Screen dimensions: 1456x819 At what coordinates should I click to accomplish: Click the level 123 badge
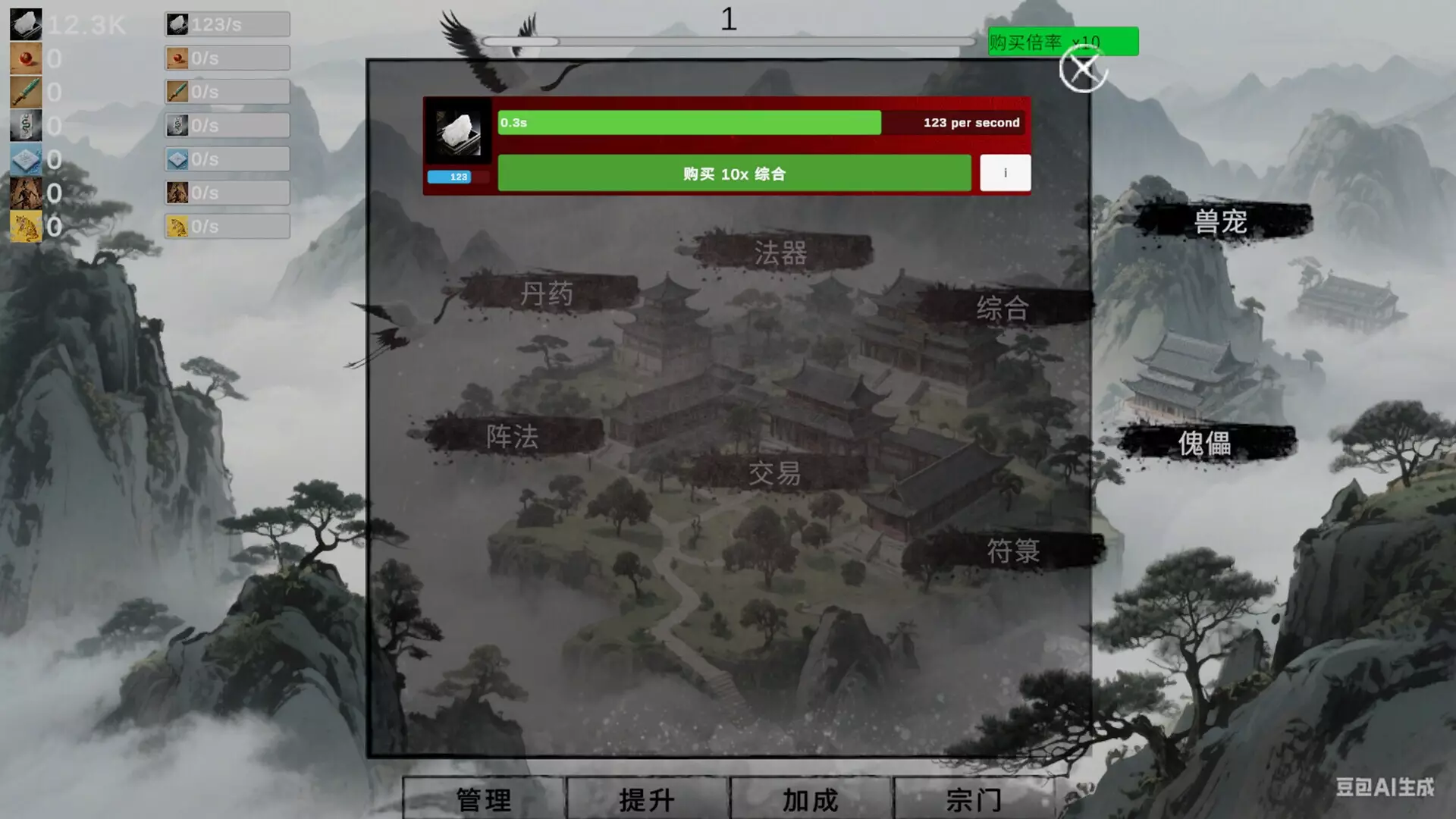tap(453, 176)
